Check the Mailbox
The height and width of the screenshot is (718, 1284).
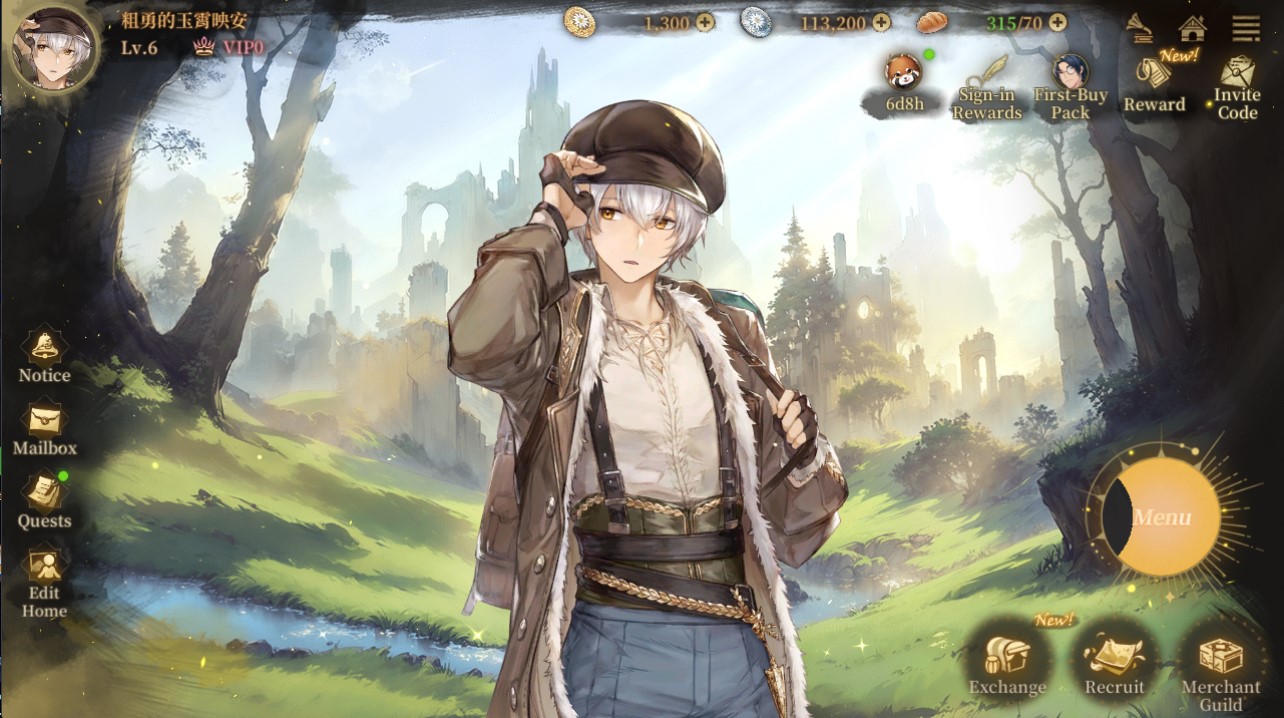pos(44,428)
